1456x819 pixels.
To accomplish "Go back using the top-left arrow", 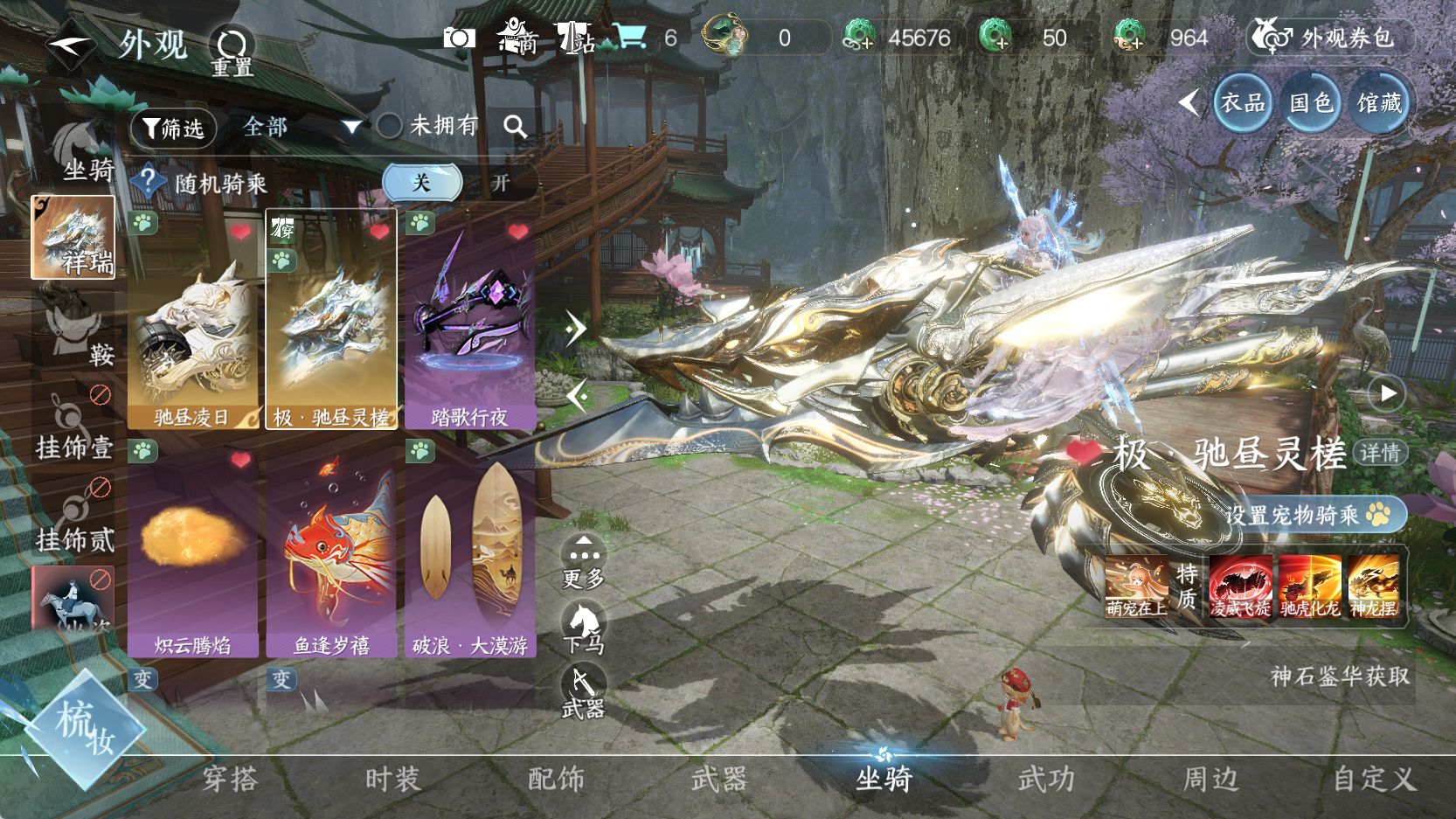I will [x=69, y=42].
